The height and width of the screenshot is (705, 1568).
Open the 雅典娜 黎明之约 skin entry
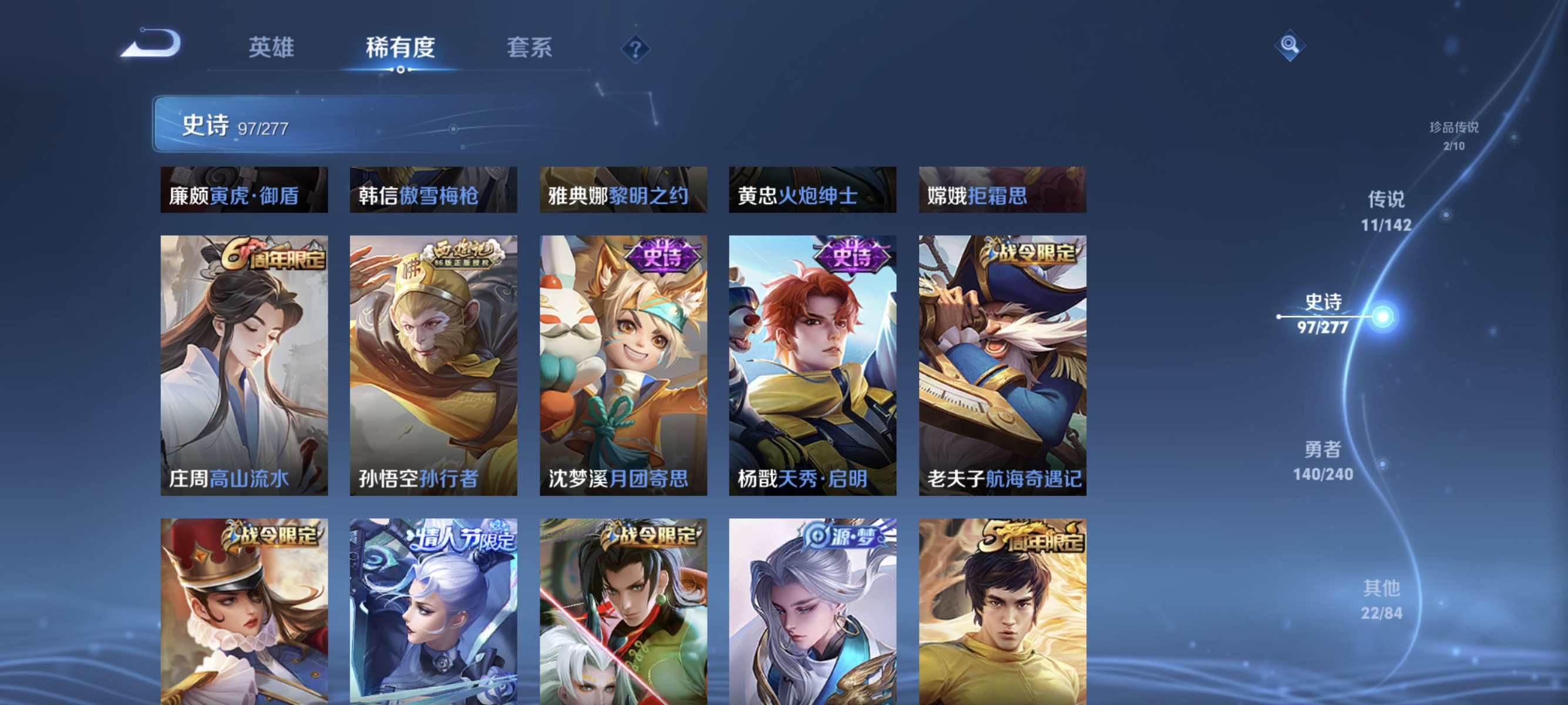tap(624, 190)
